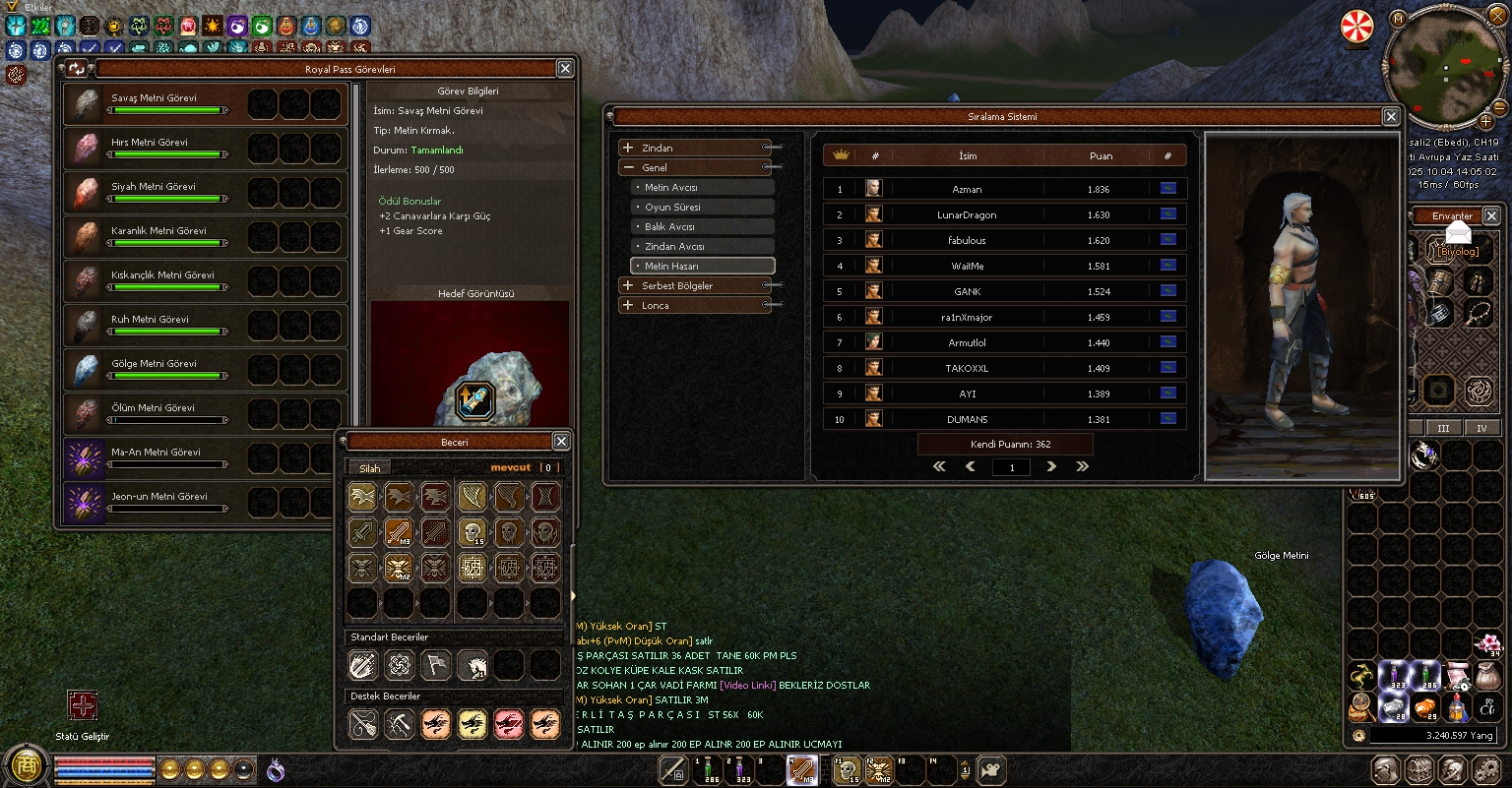Show the Metin Avcısı ranking list
This screenshot has height=788, width=1512.
703,187
